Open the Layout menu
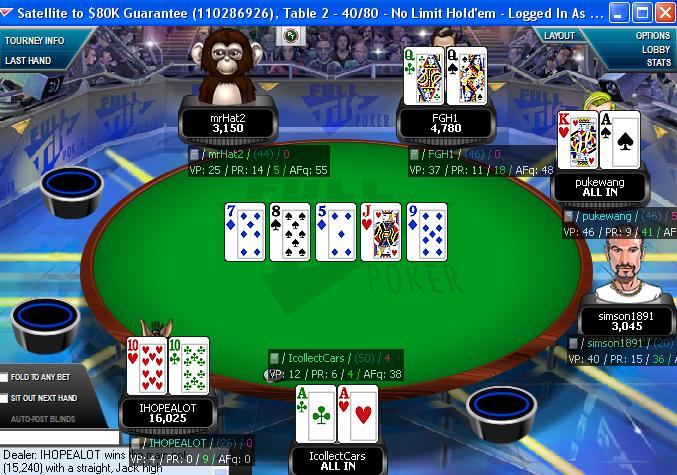Screen dimensions: 677x475 point(559,36)
